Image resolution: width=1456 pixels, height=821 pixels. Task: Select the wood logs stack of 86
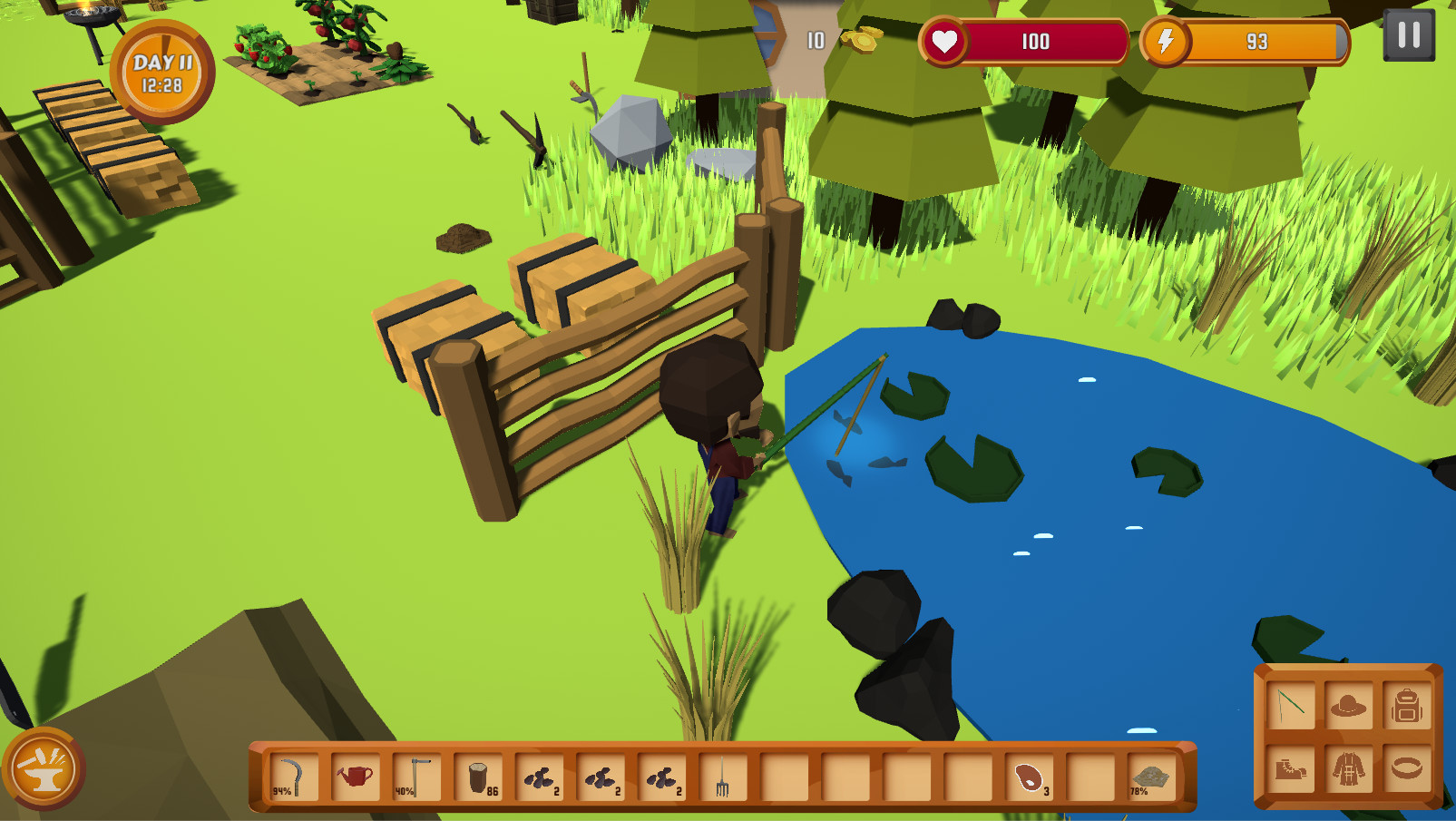(x=478, y=776)
